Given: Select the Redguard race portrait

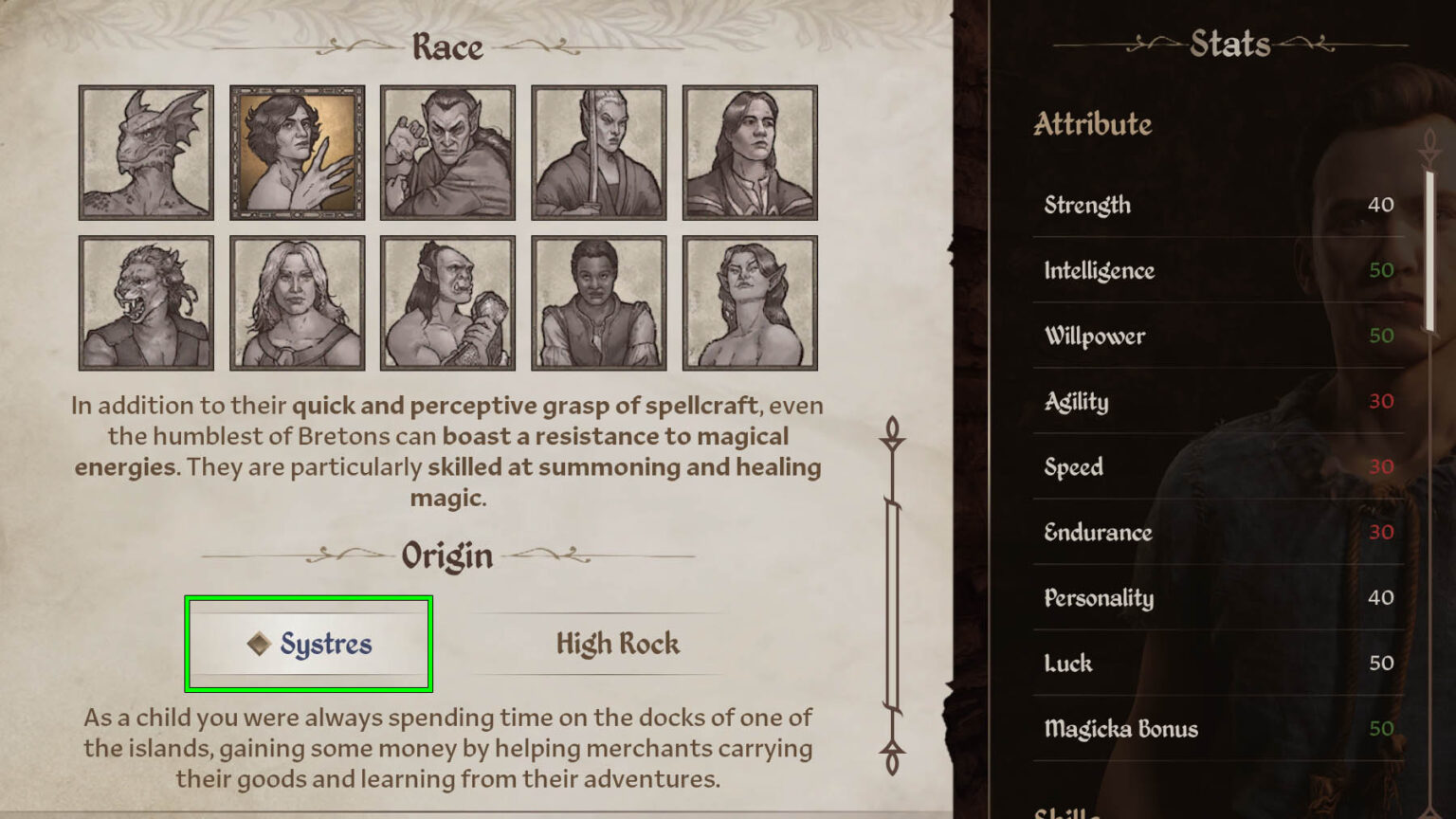Looking at the screenshot, I should (599, 301).
